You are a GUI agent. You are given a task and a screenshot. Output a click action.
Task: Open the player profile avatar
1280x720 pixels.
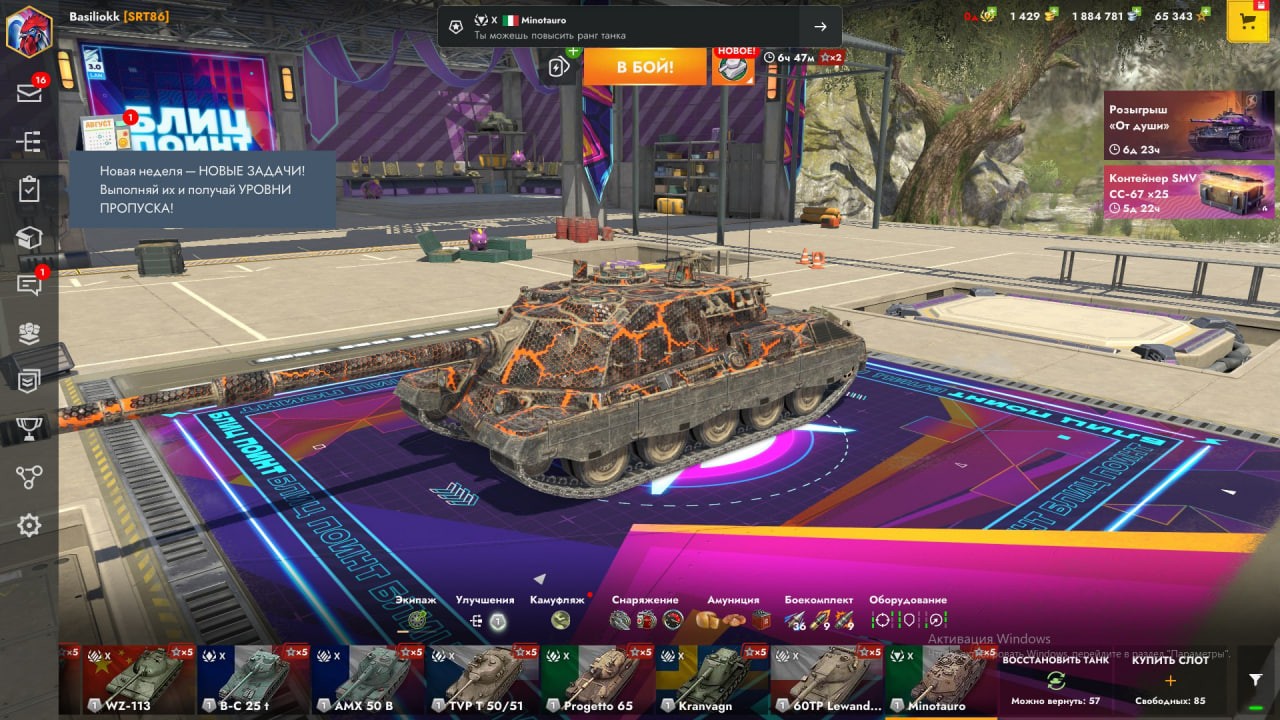(x=29, y=31)
